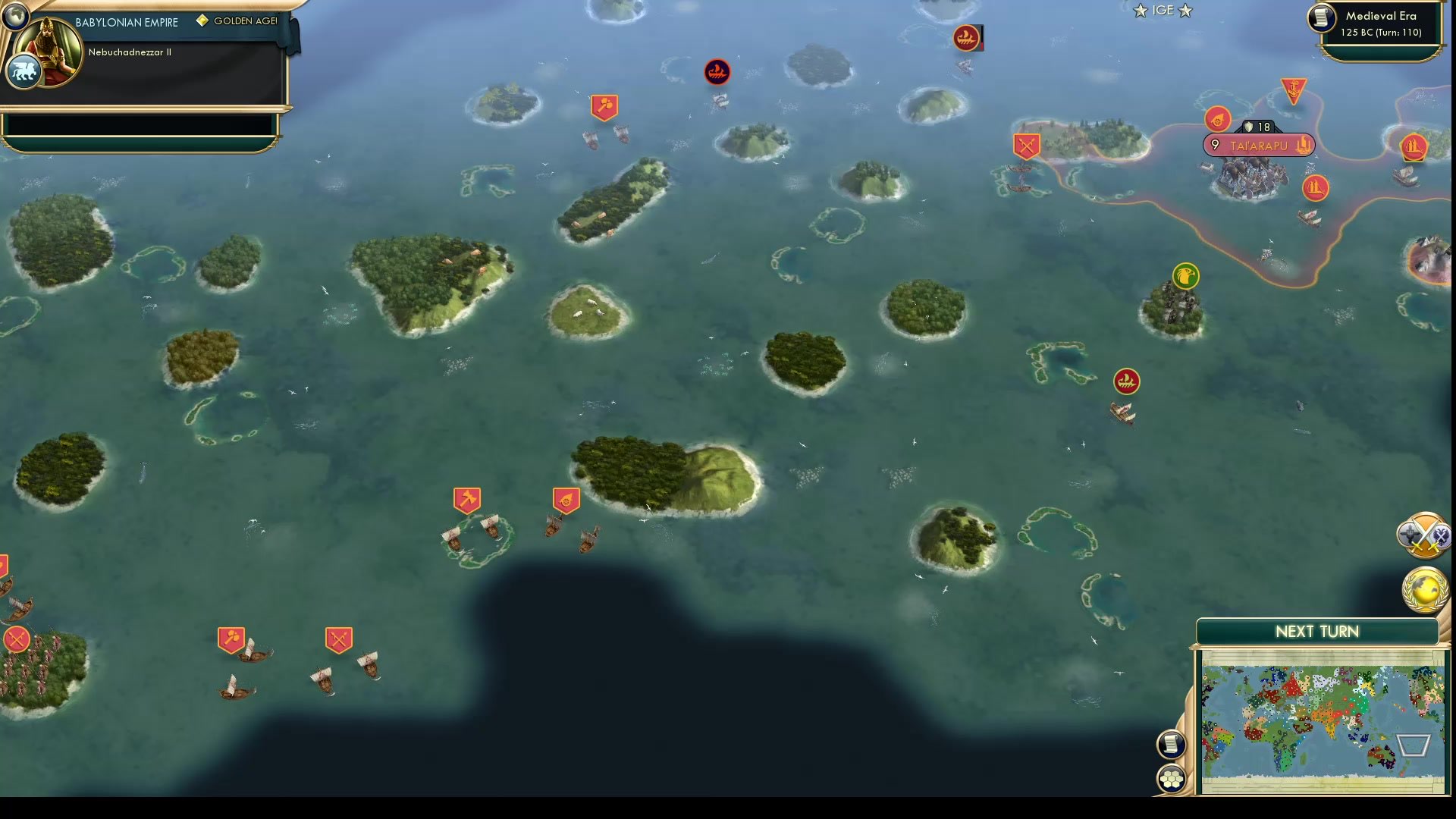Screen dimensions: 1456x819
Task: Click the star toggle beside IGE
Action: pos(1139,11)
